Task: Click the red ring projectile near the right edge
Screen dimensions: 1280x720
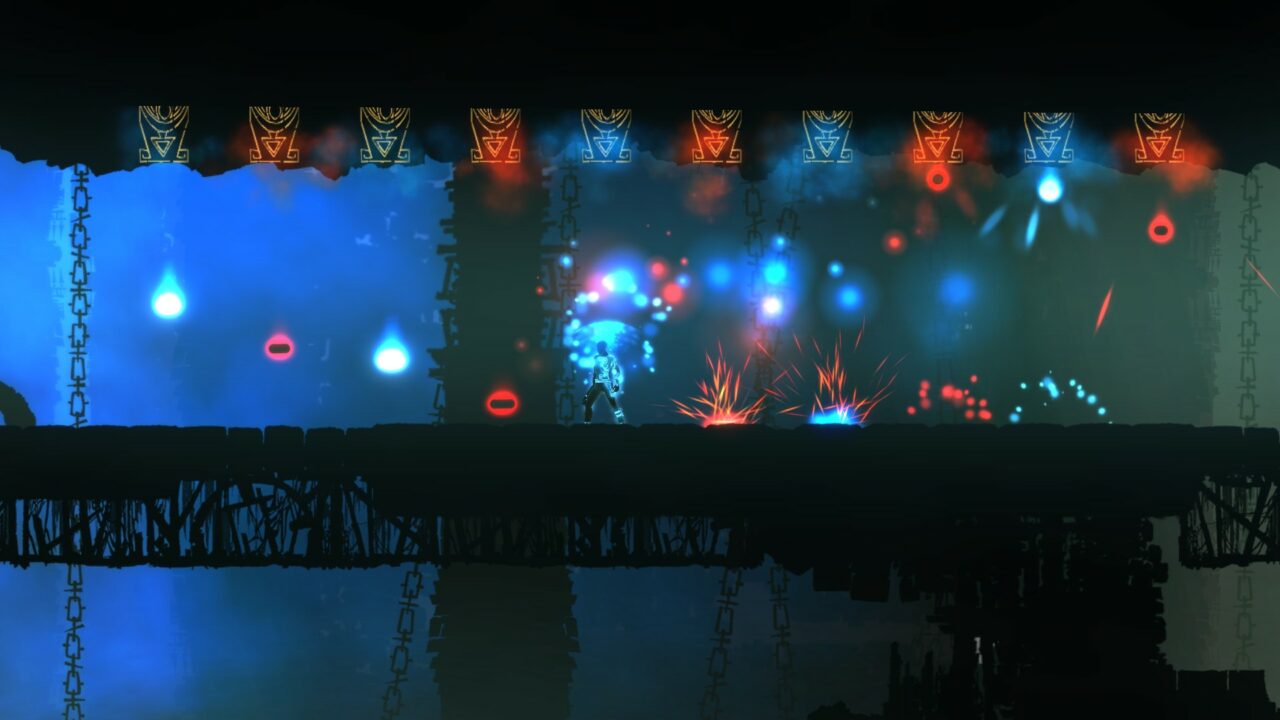Action: click(x=1158, y=232)
